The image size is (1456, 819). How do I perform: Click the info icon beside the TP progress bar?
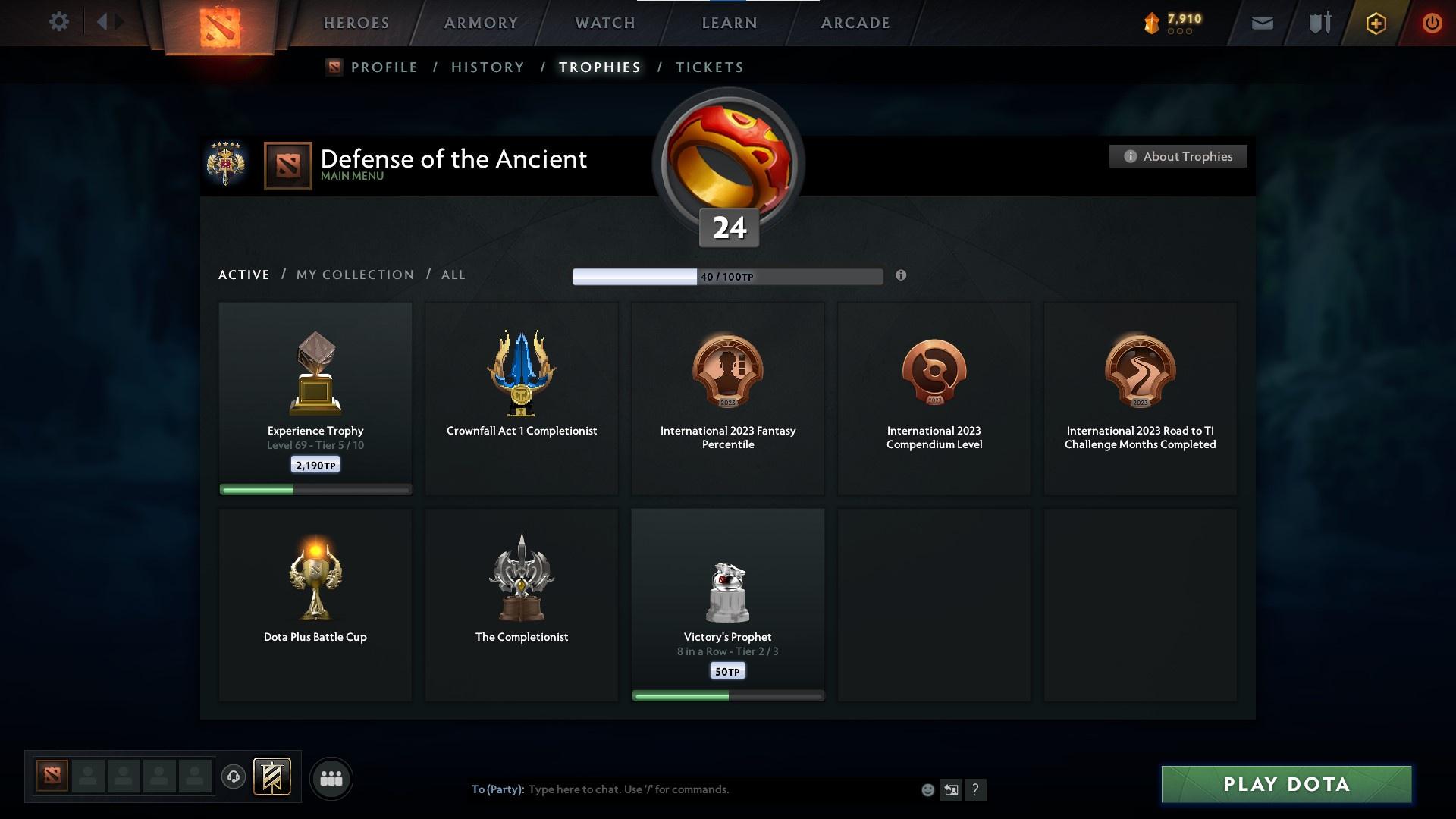(x=901, y=276)
